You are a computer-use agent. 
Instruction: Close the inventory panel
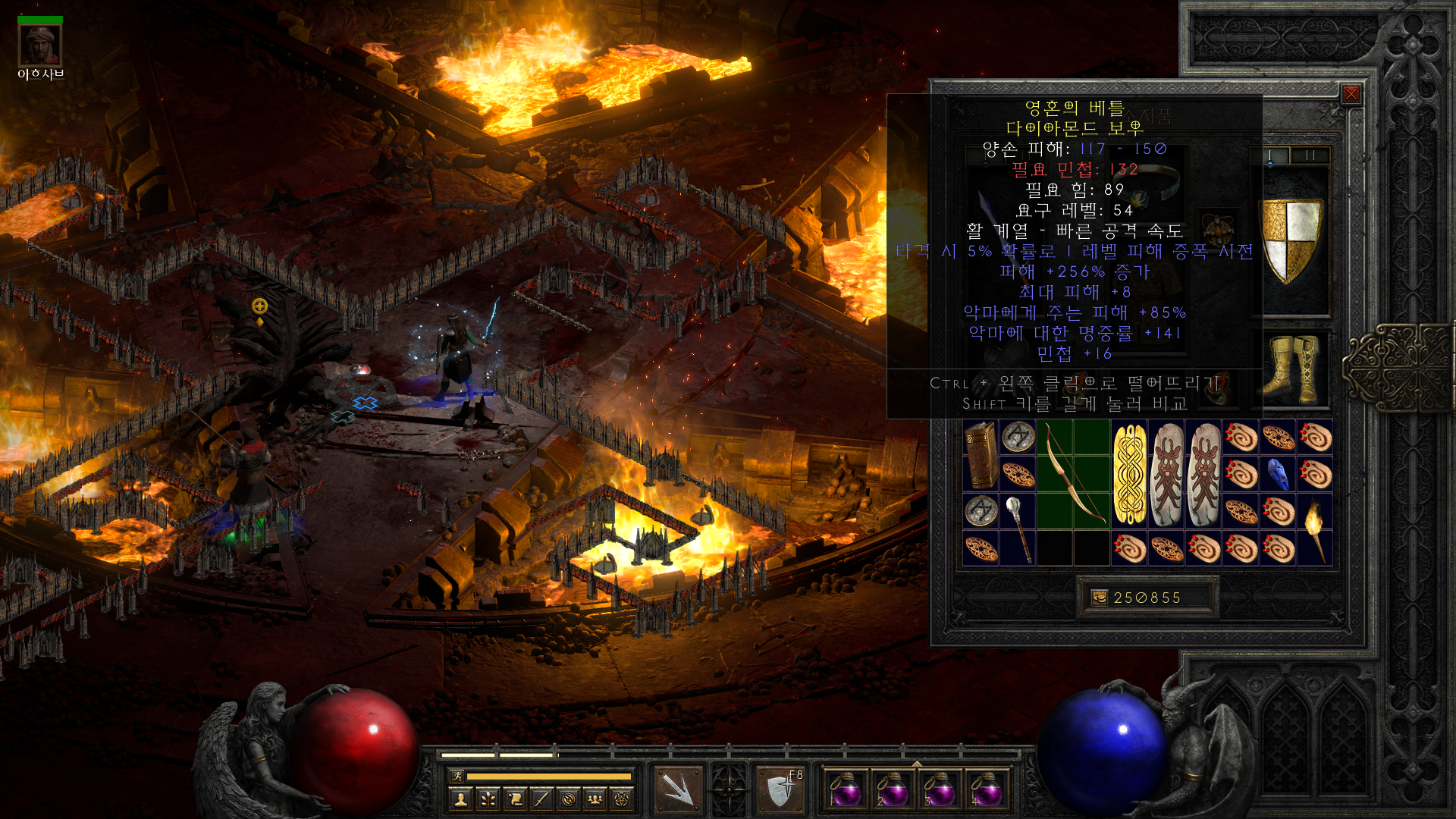tap(1351, 94)
